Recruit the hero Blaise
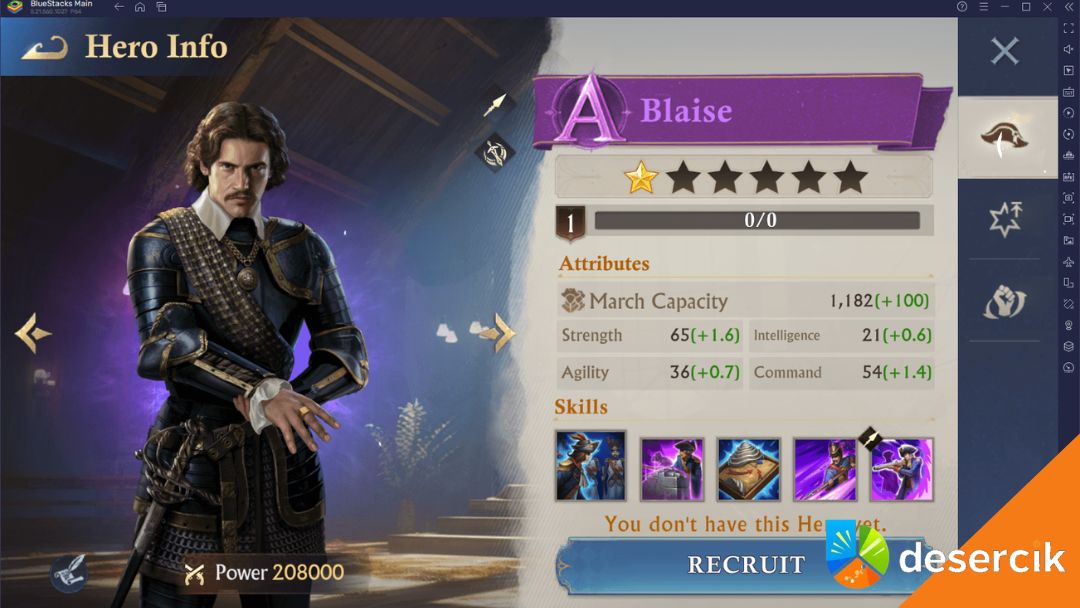This screenshot has height=608, width=1080. [745, 564]
